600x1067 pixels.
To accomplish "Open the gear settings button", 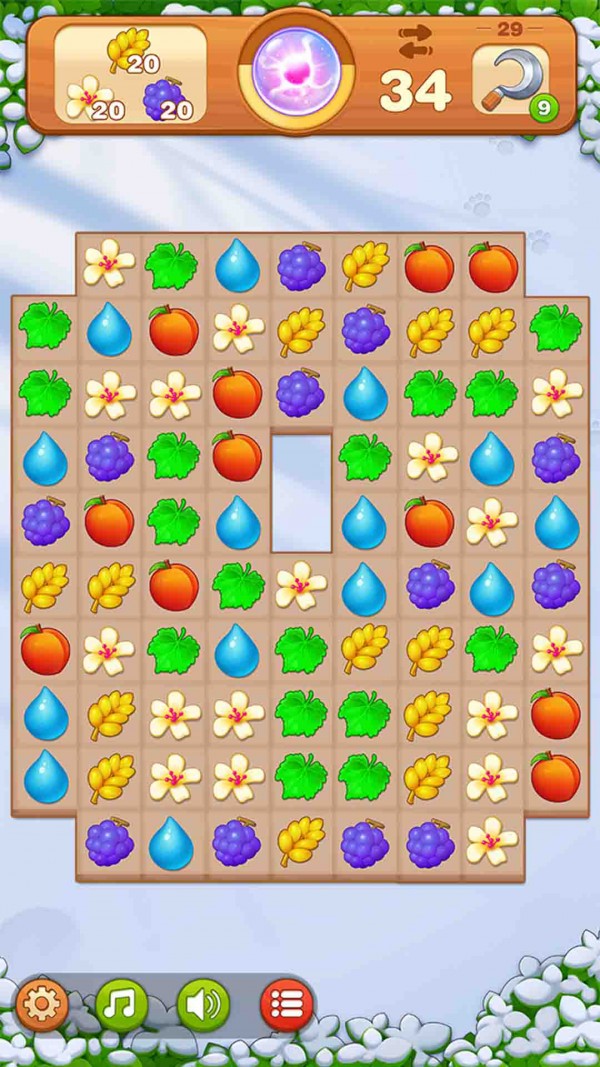I will point(42,1002).
